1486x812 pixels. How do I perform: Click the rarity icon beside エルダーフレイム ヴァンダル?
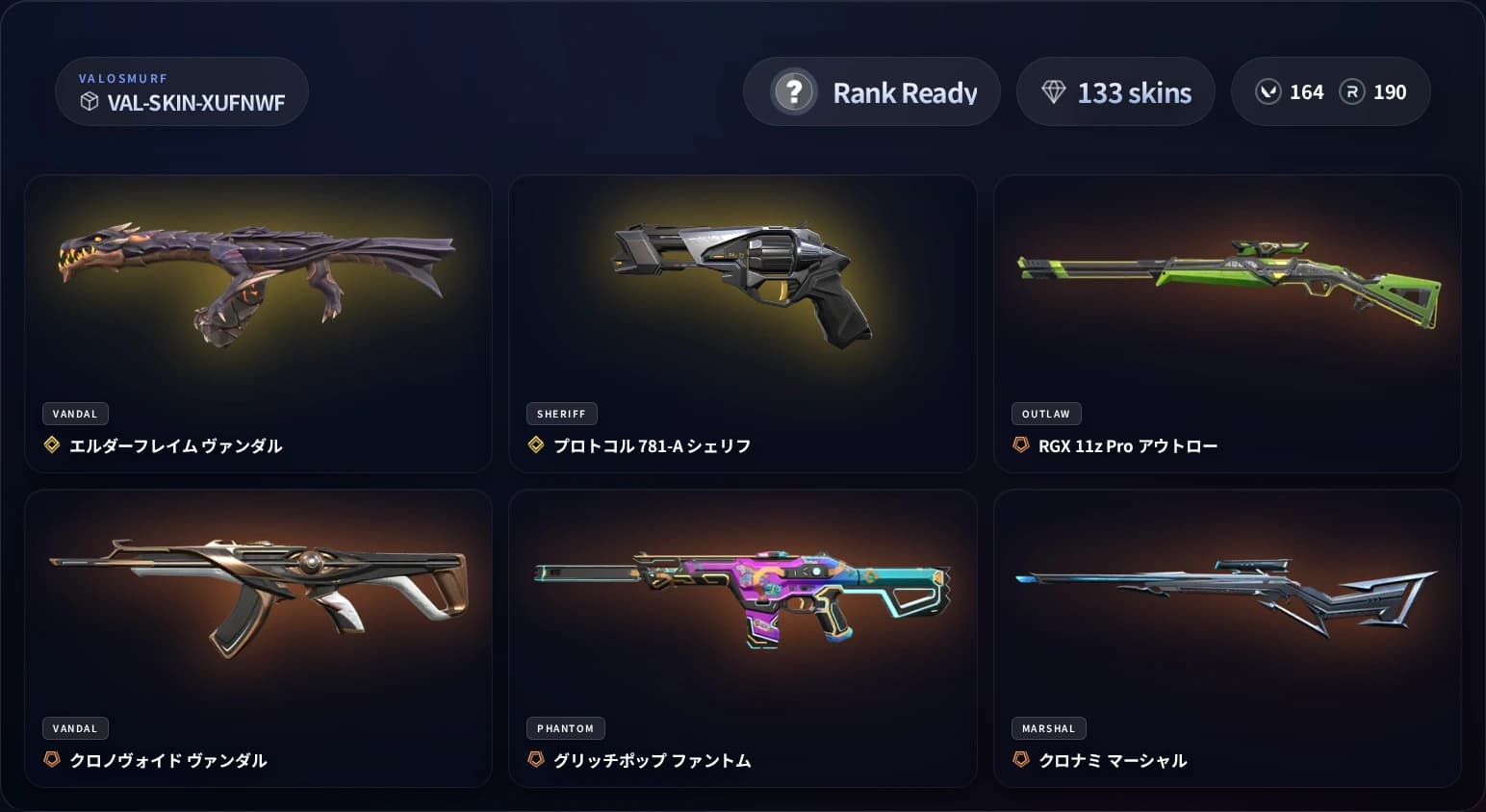[52, 444]
